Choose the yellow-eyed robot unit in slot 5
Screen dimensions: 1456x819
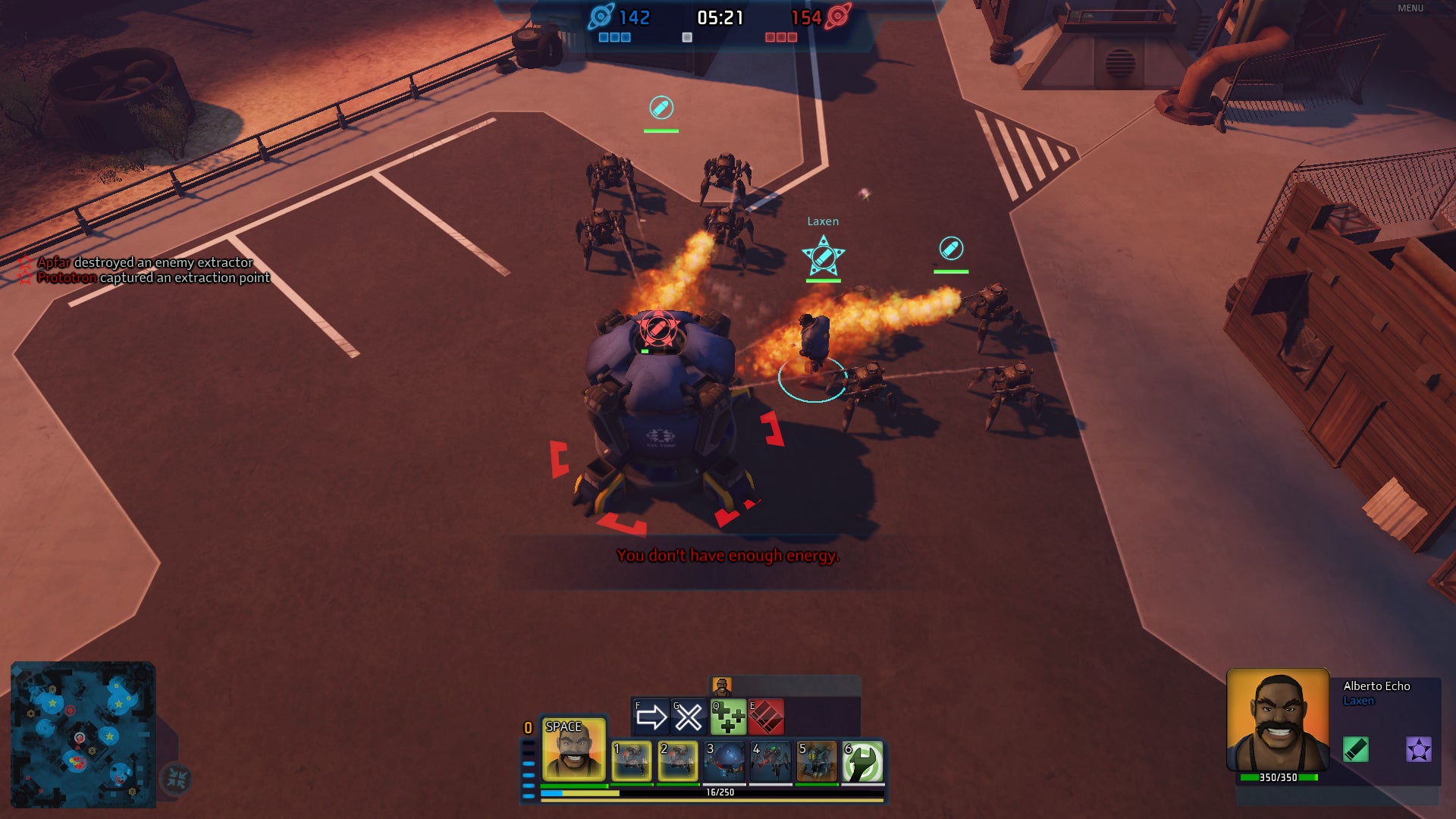[817, 761]
